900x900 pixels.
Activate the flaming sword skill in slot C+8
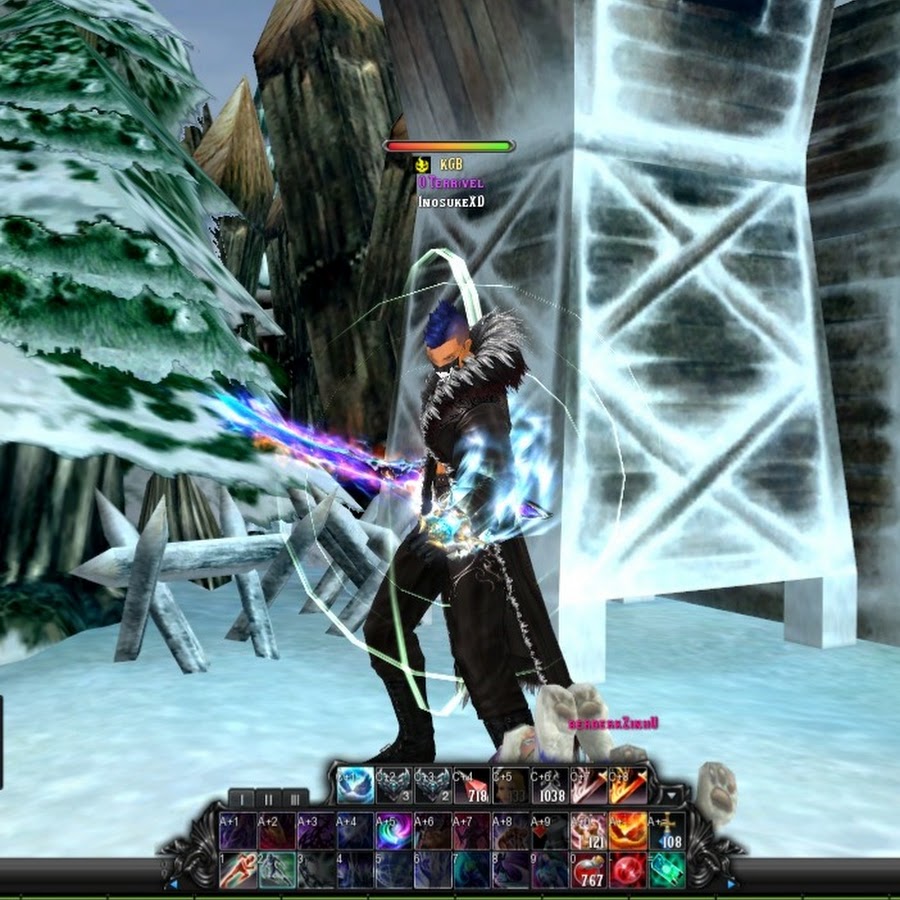click(628, 786)
